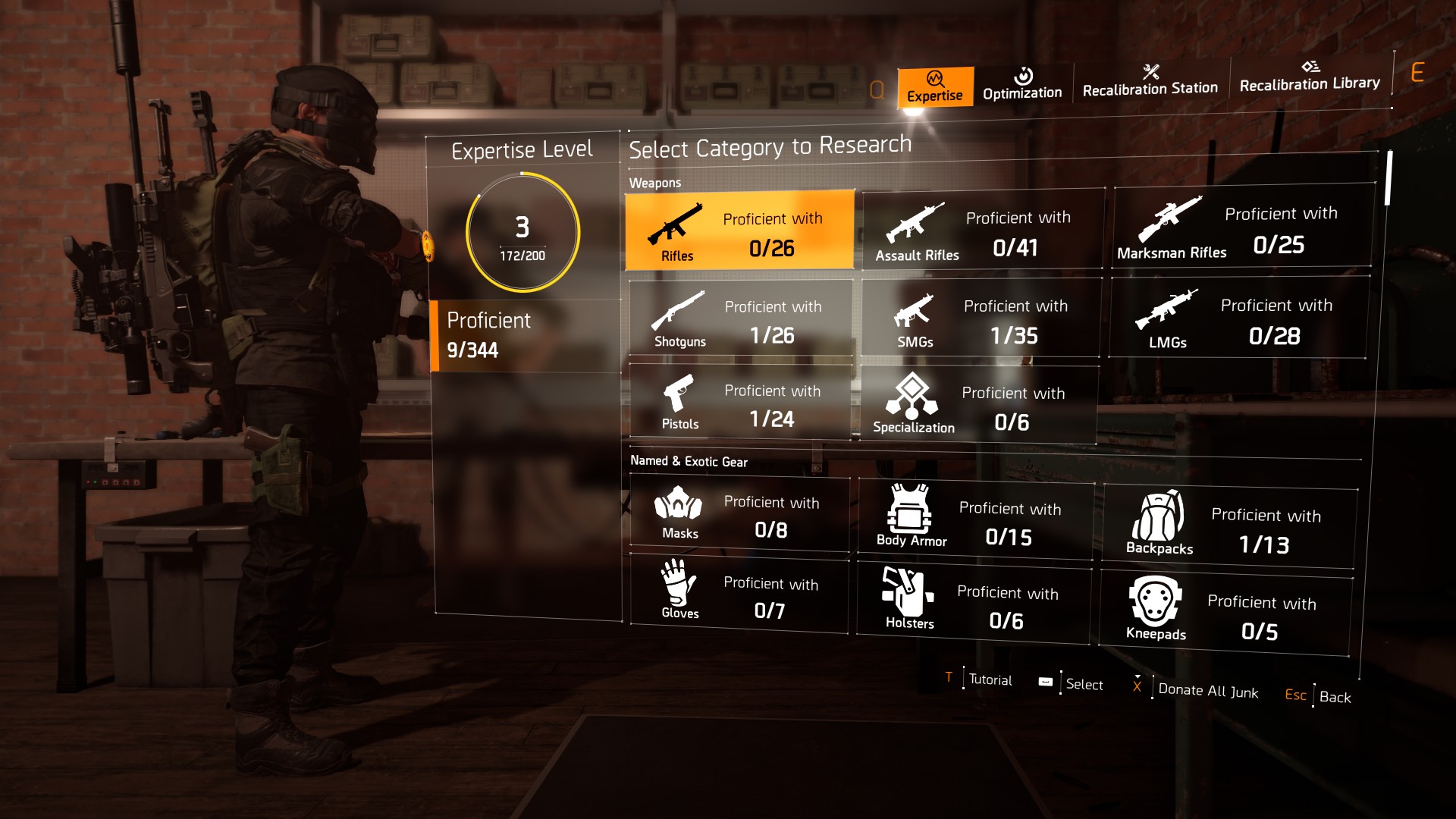Go back with the Back button

(x=1334, y=697)
